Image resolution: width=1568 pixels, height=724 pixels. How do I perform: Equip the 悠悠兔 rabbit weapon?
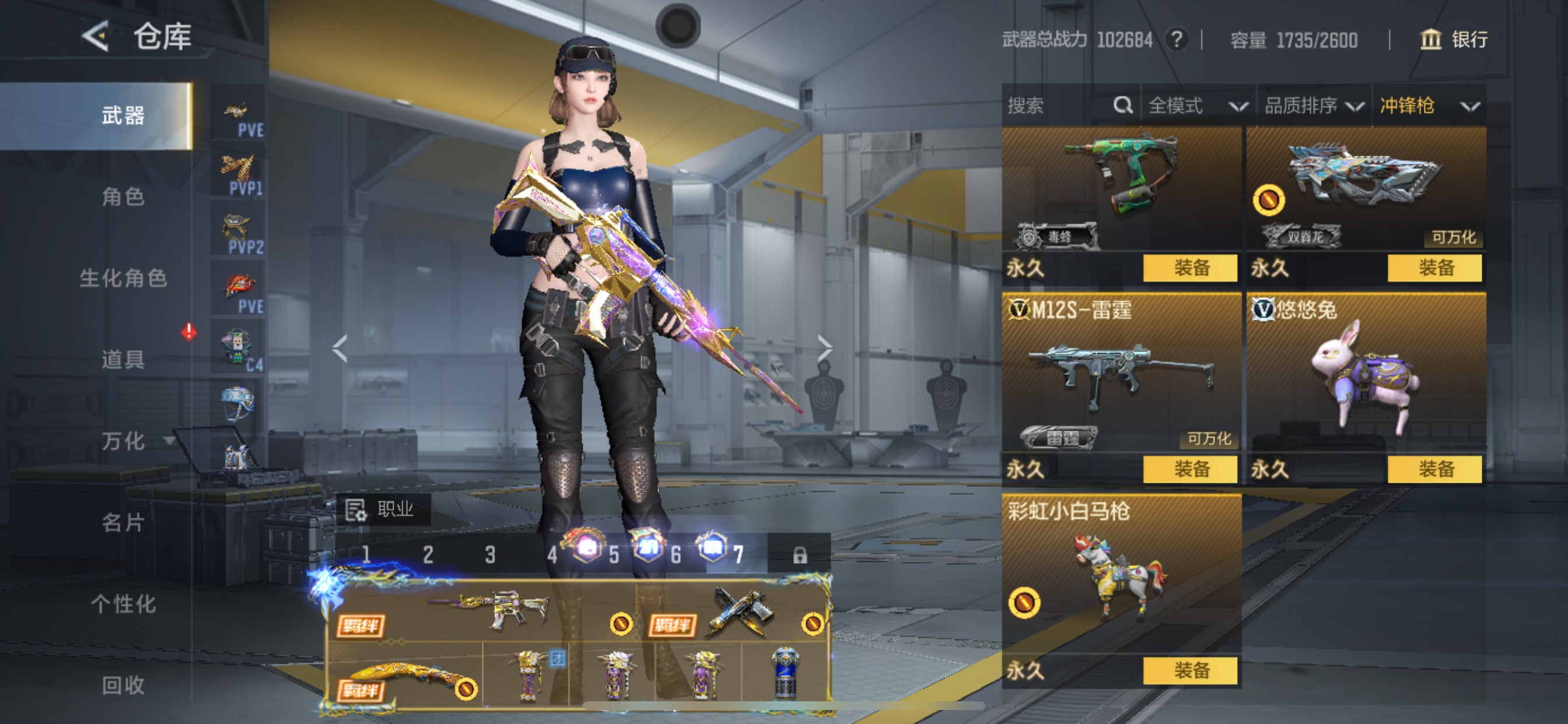pos(1434,469)
